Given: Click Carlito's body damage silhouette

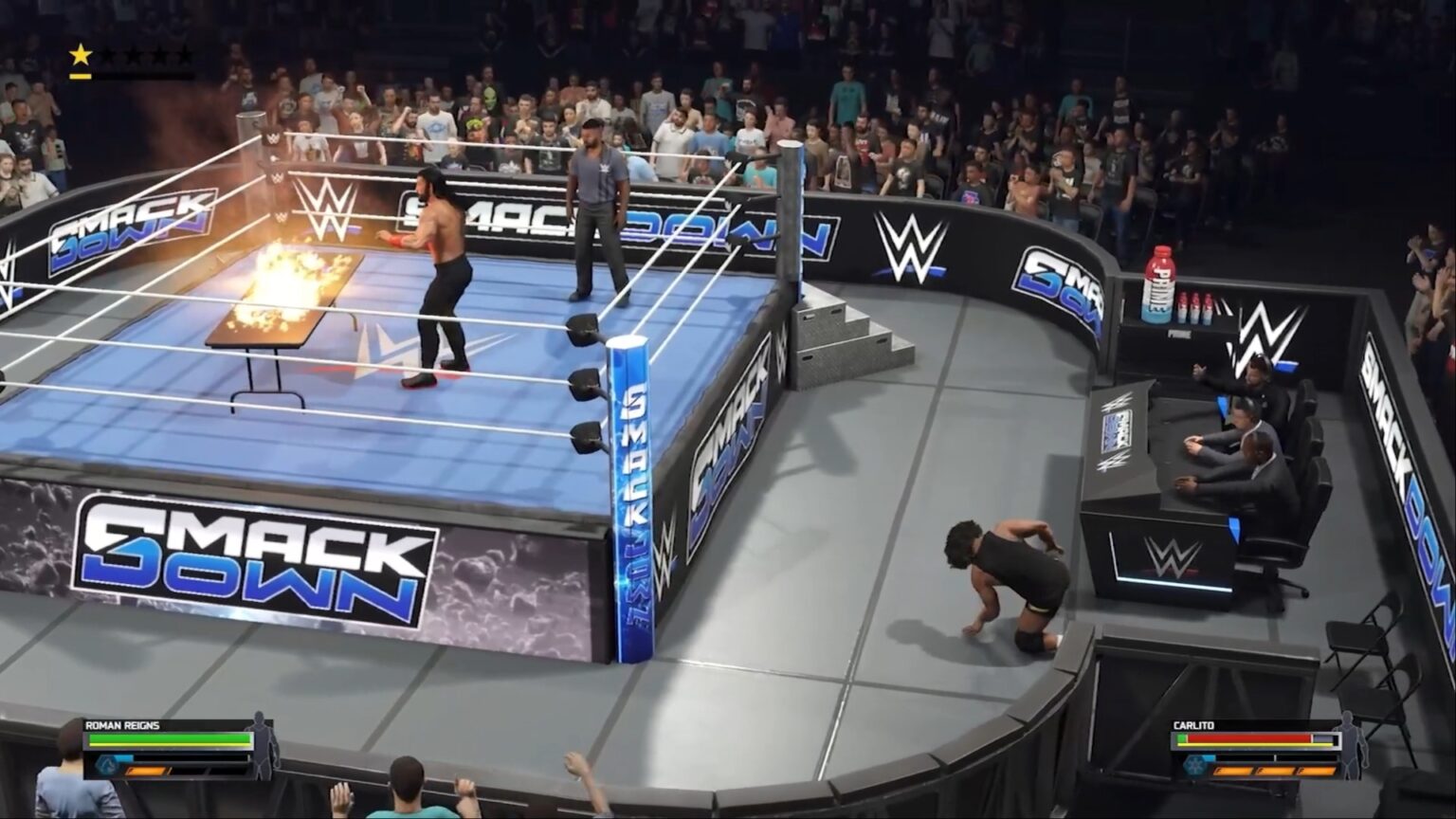Looking at the screenshot, I should pos(1354,744).
